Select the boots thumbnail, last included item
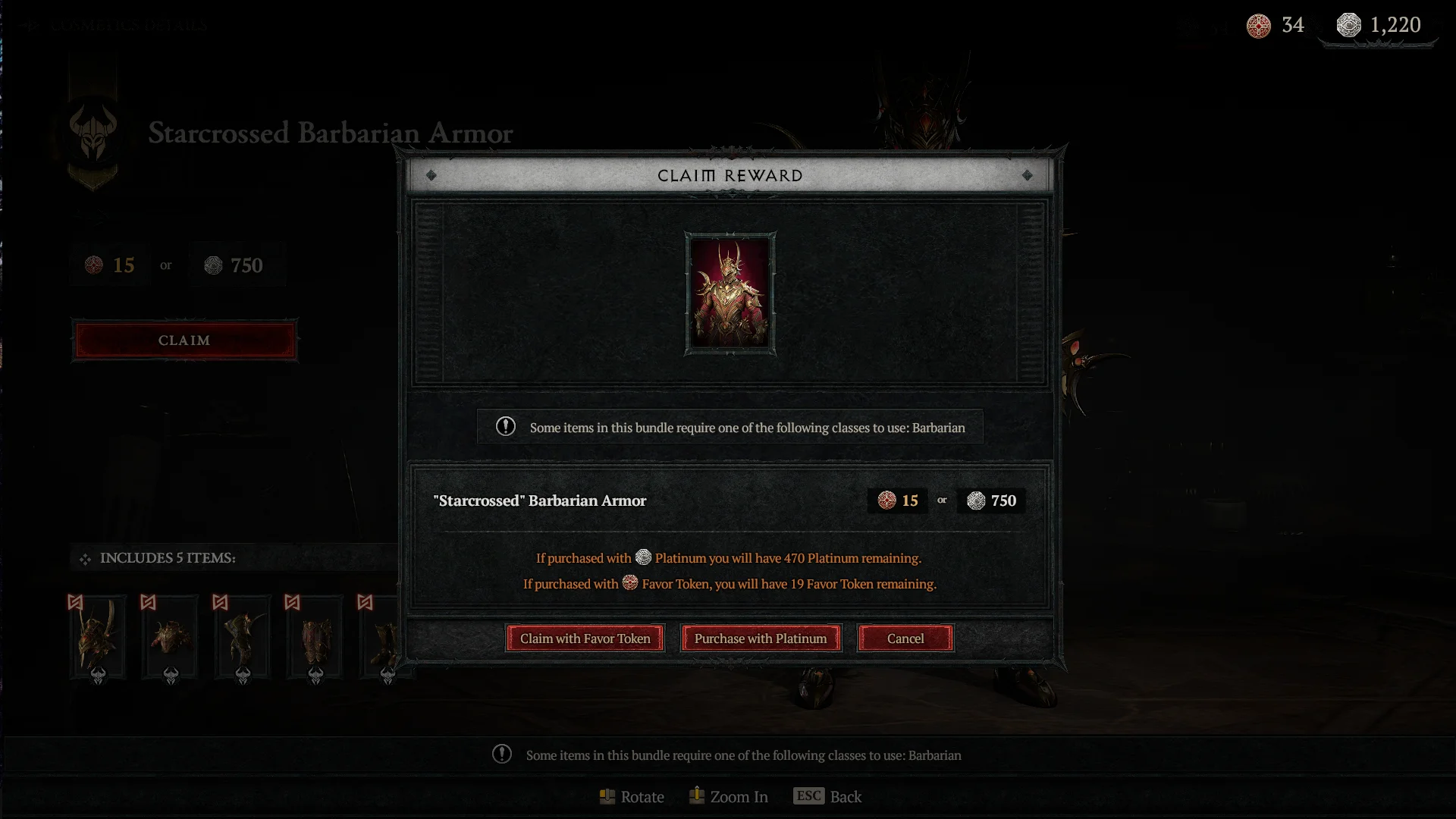This screenshot has width=1456, height=819. coord(379,637)
